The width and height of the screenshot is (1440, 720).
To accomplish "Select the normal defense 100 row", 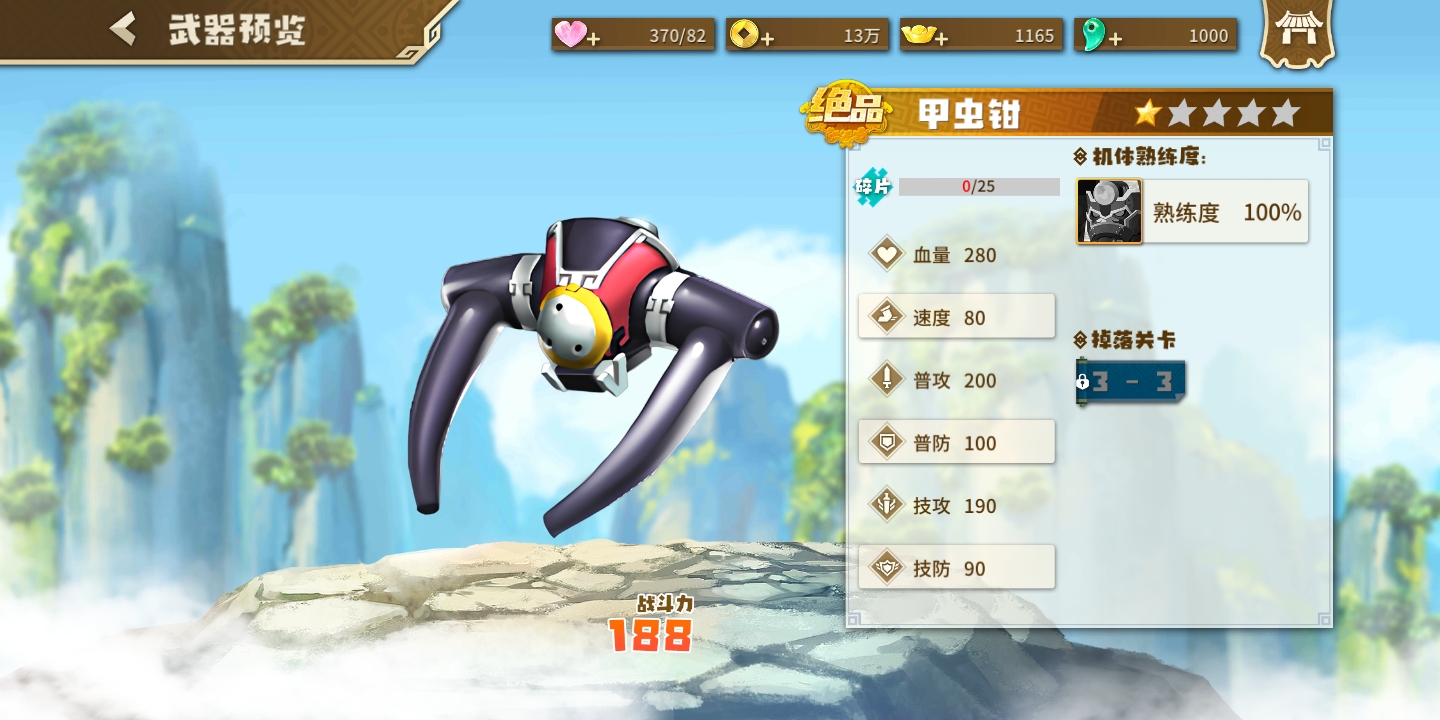I will point(956,442).
